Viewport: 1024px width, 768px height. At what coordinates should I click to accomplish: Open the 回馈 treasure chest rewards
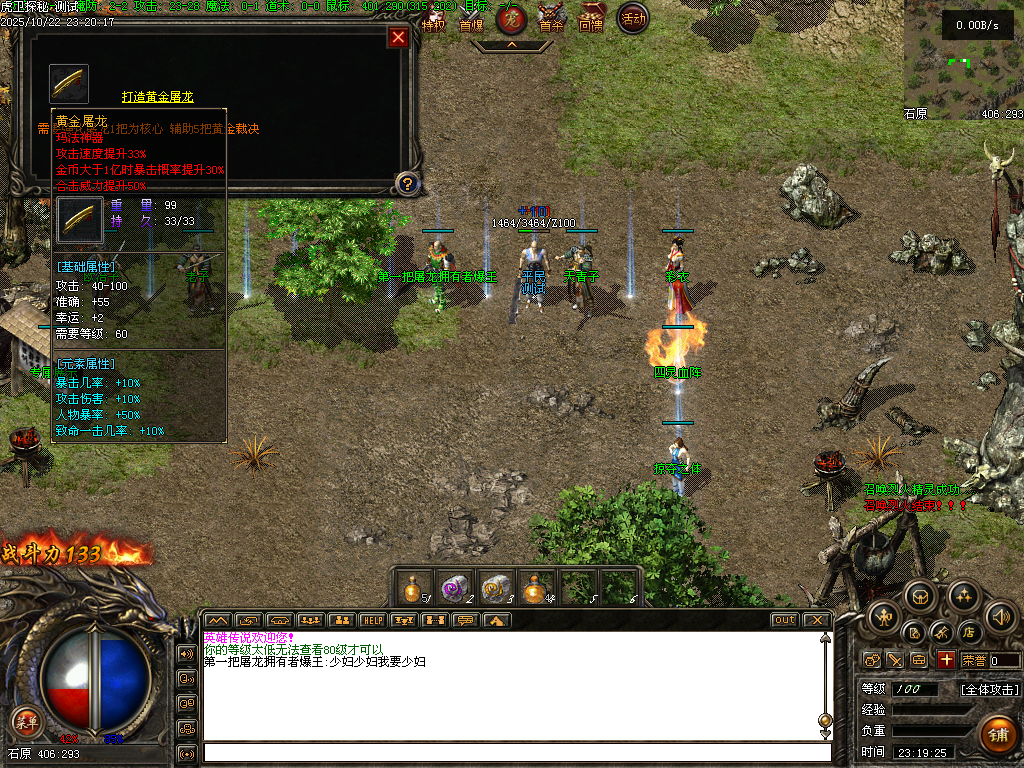(591, 18)
